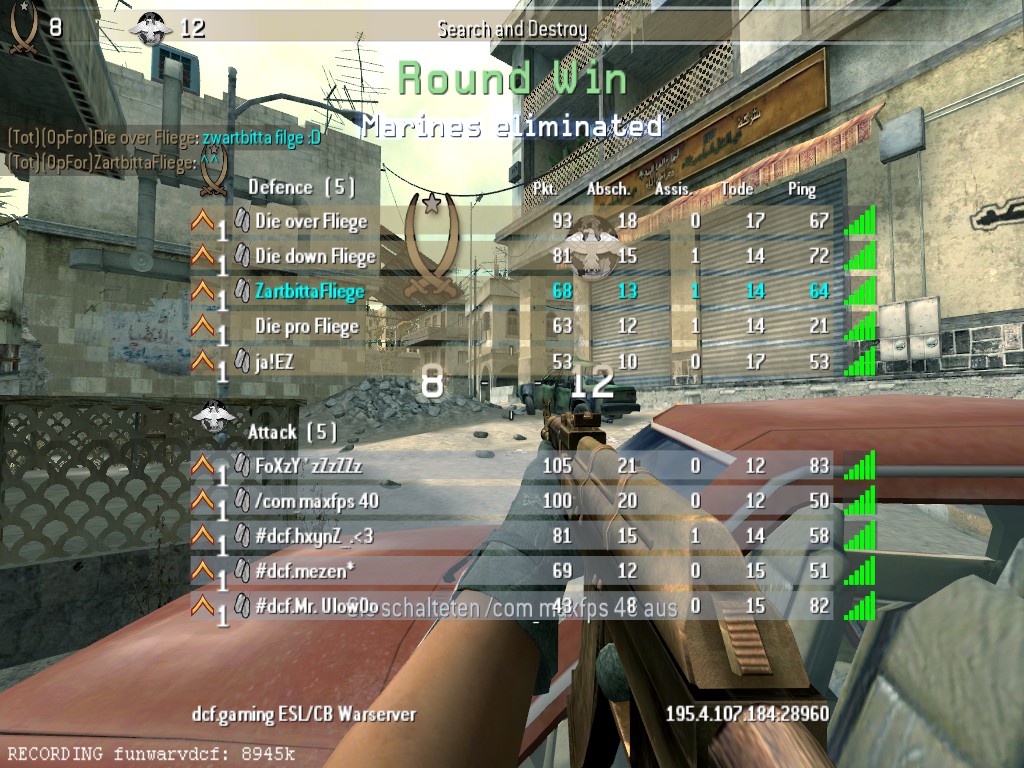Click the highlighted ZartbittaFliege row
1024x768 pixels.
coord(309,291)
